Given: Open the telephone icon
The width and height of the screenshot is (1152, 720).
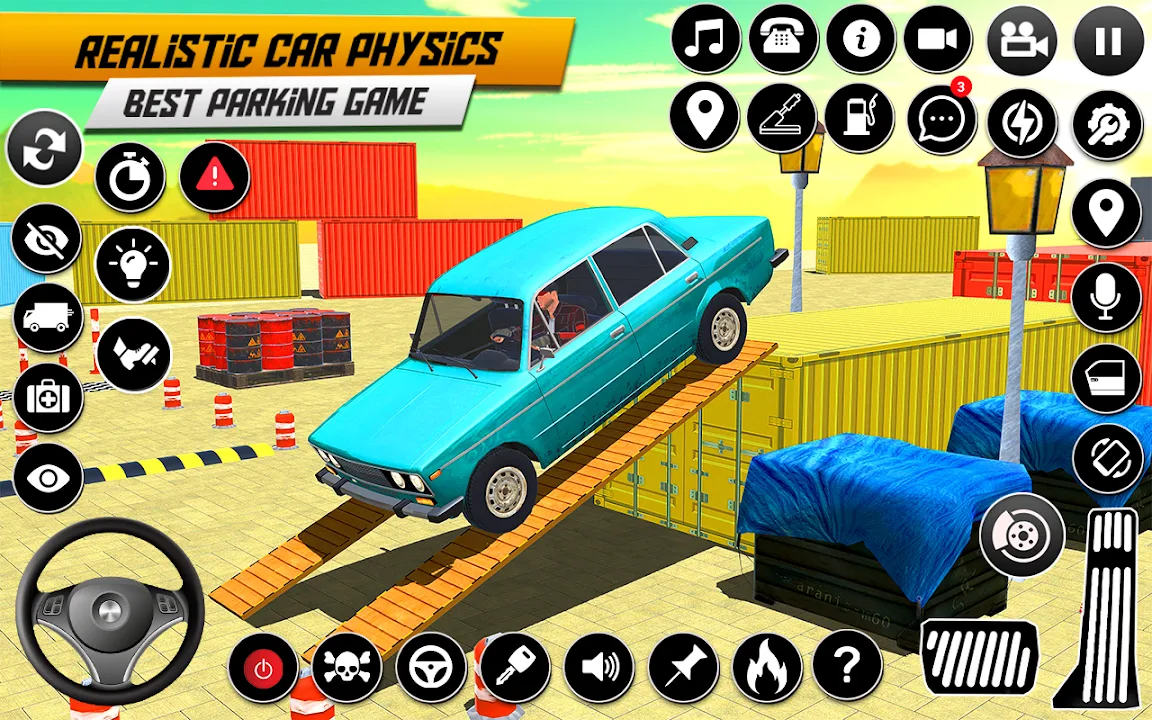Looking at the screenshot, I should pyautogui.click(x=783, y=40).
